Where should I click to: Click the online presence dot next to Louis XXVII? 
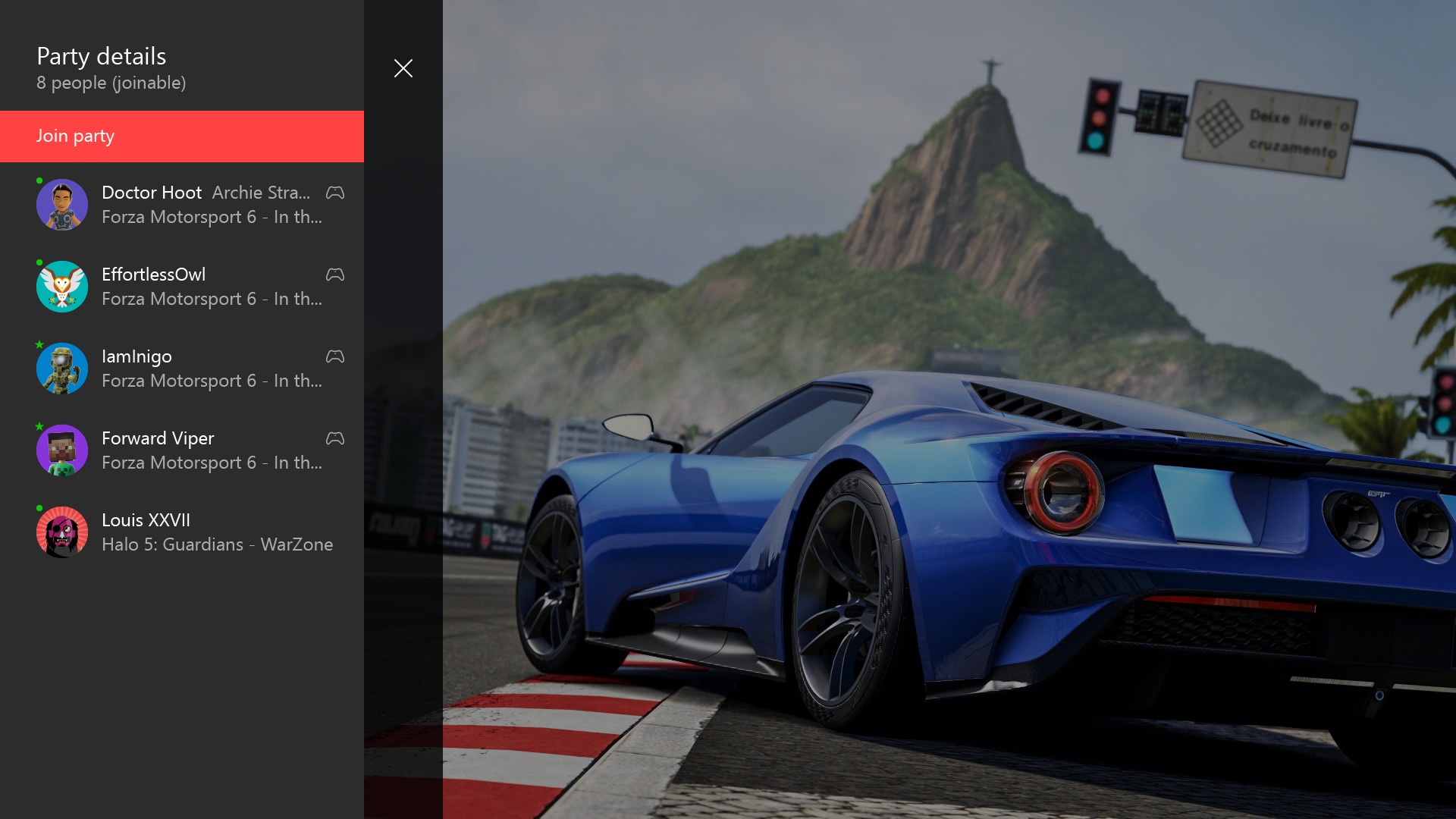[39, 509]
